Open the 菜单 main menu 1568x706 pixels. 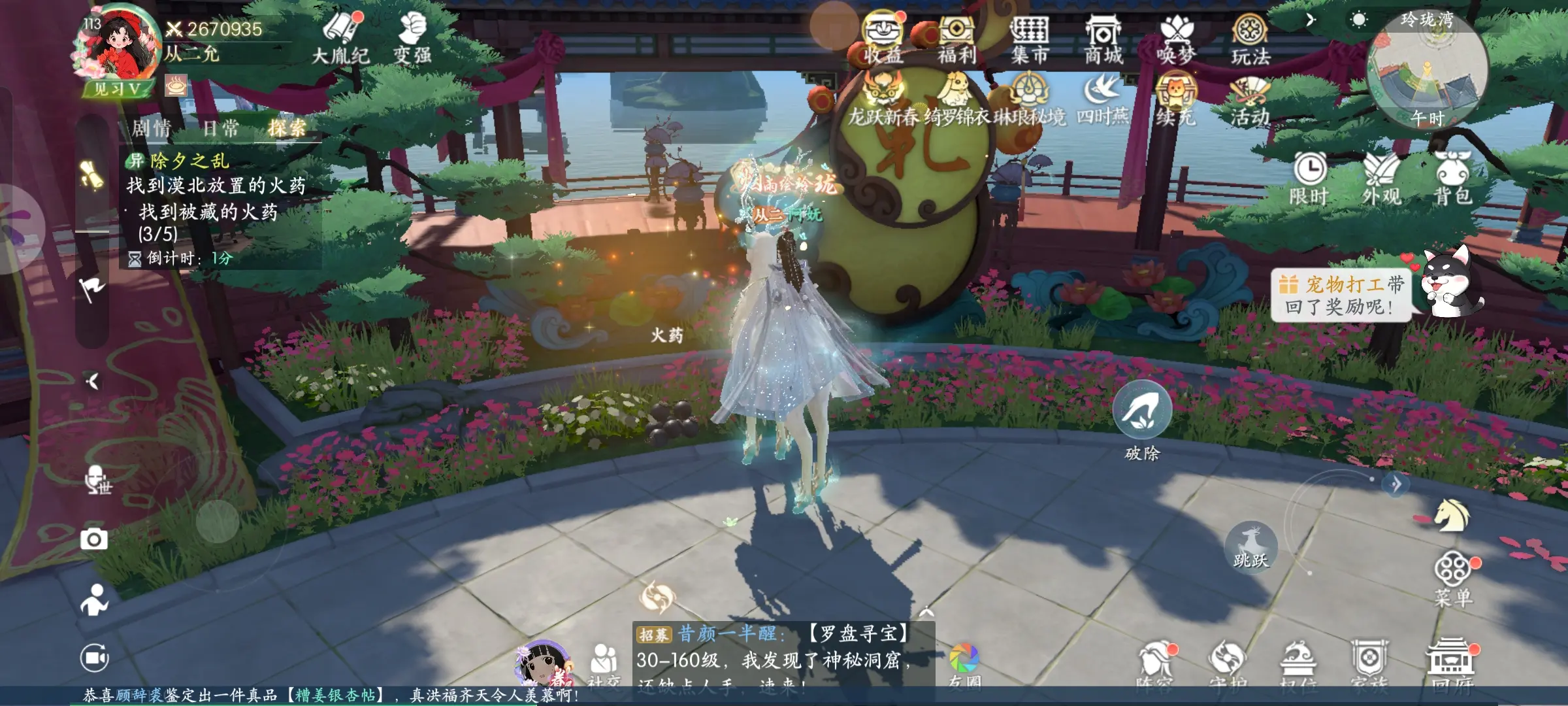click(1454, 577)
